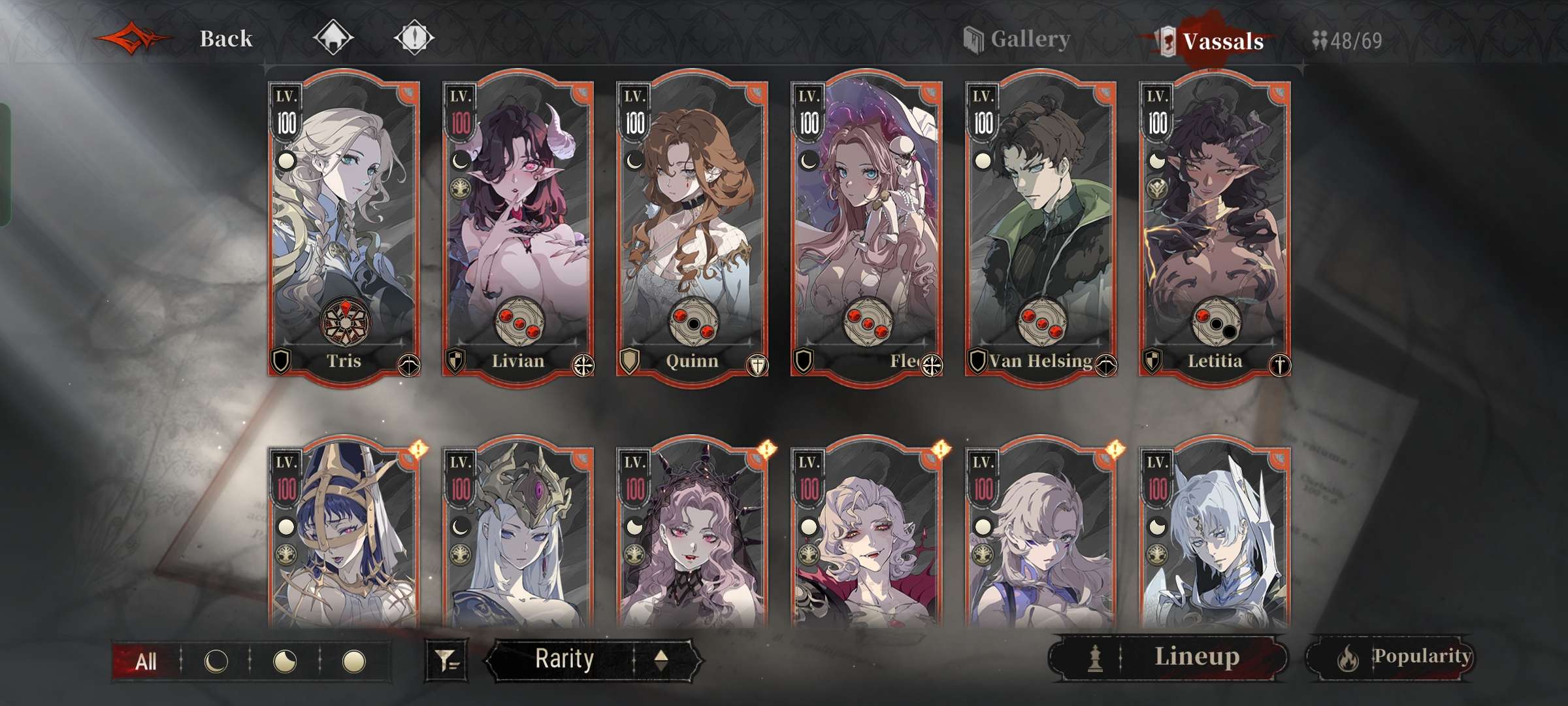Change the Rarity sort option
The height and width of the screenshot is (706, 1568).
(x=564, y=659)
